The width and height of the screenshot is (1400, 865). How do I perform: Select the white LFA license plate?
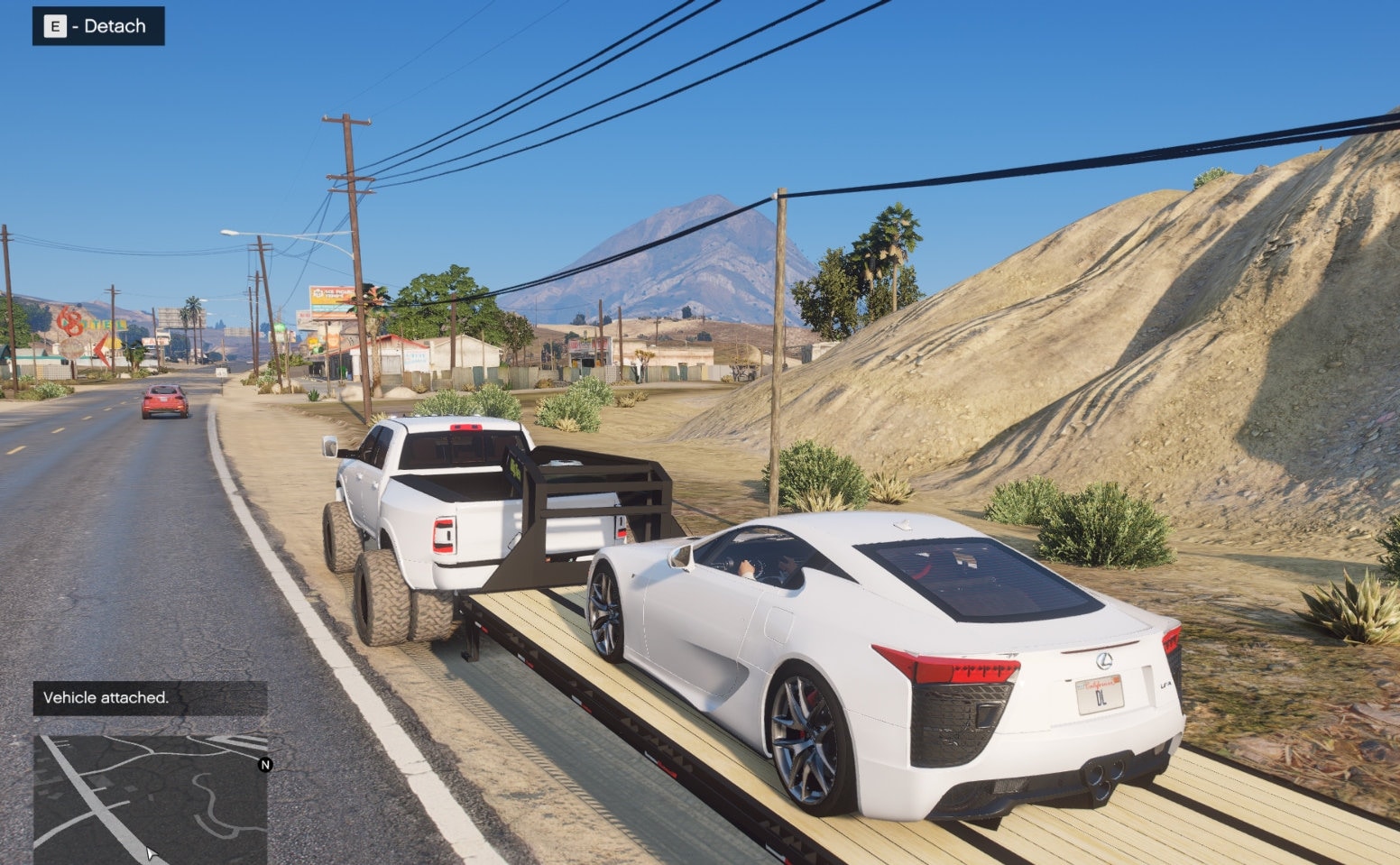1100,695
